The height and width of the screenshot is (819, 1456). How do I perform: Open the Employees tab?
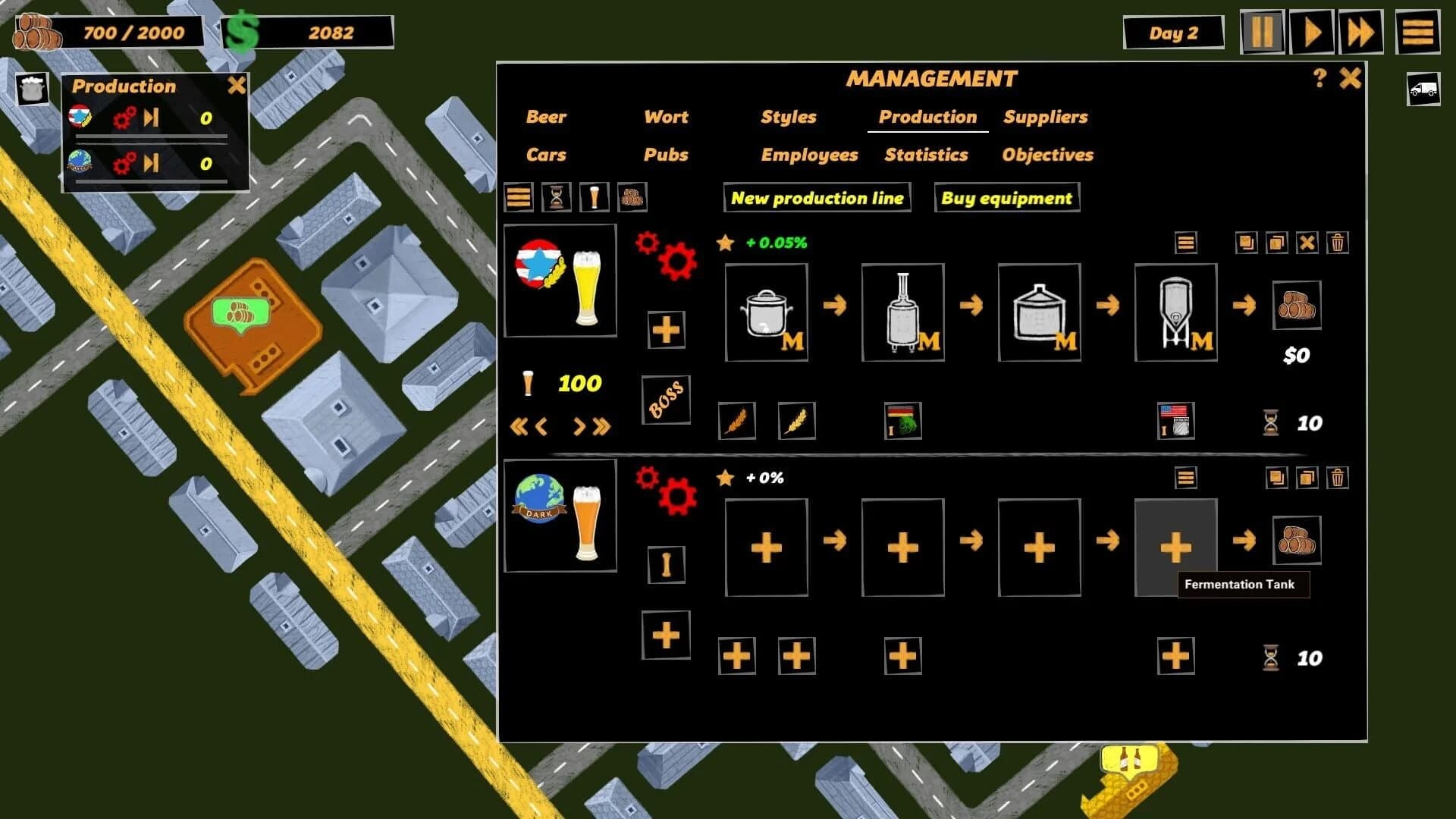[x=809, y=155]
